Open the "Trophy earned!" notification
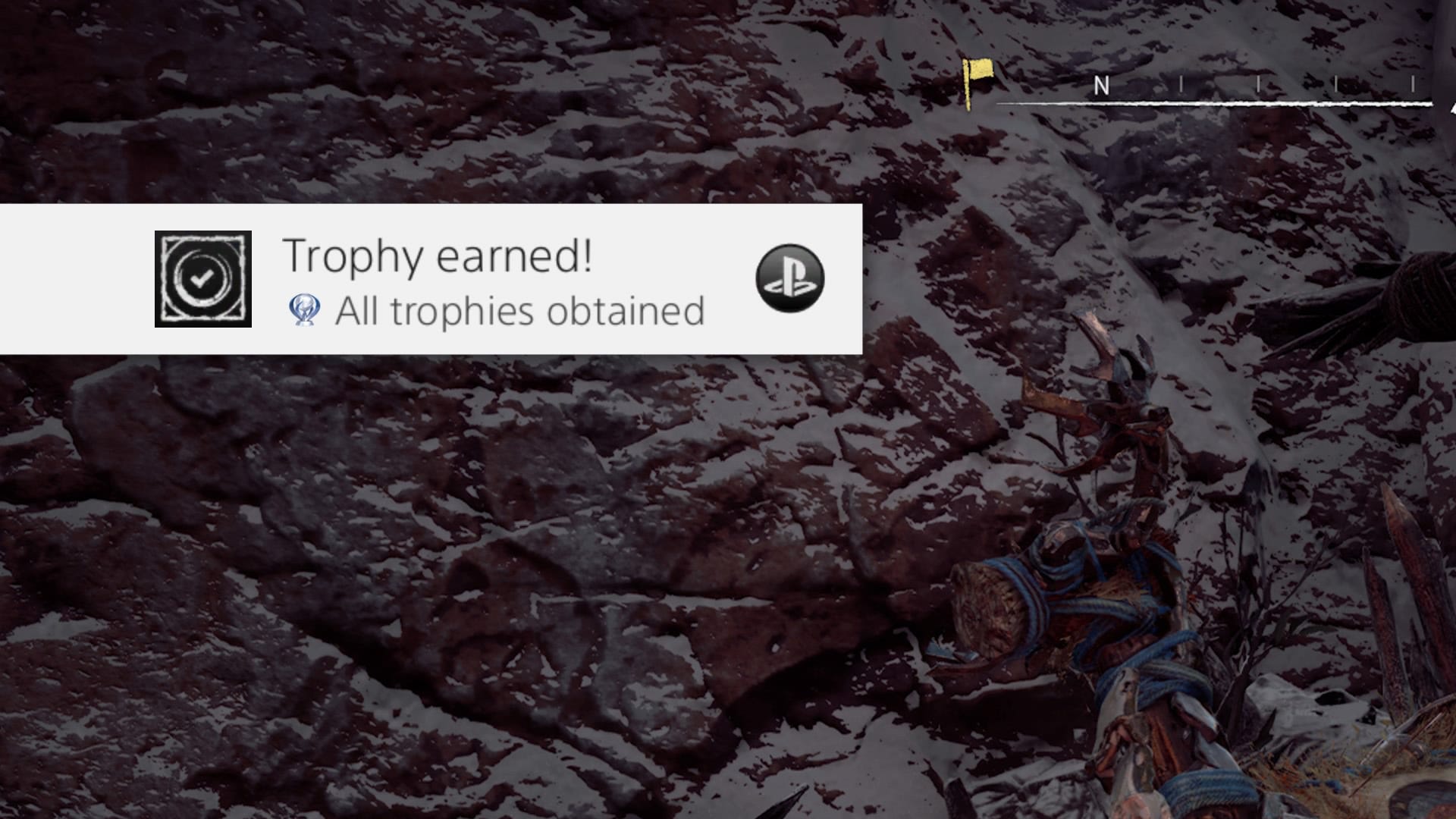Screen dimensions: 1456x819 [438, 256]
